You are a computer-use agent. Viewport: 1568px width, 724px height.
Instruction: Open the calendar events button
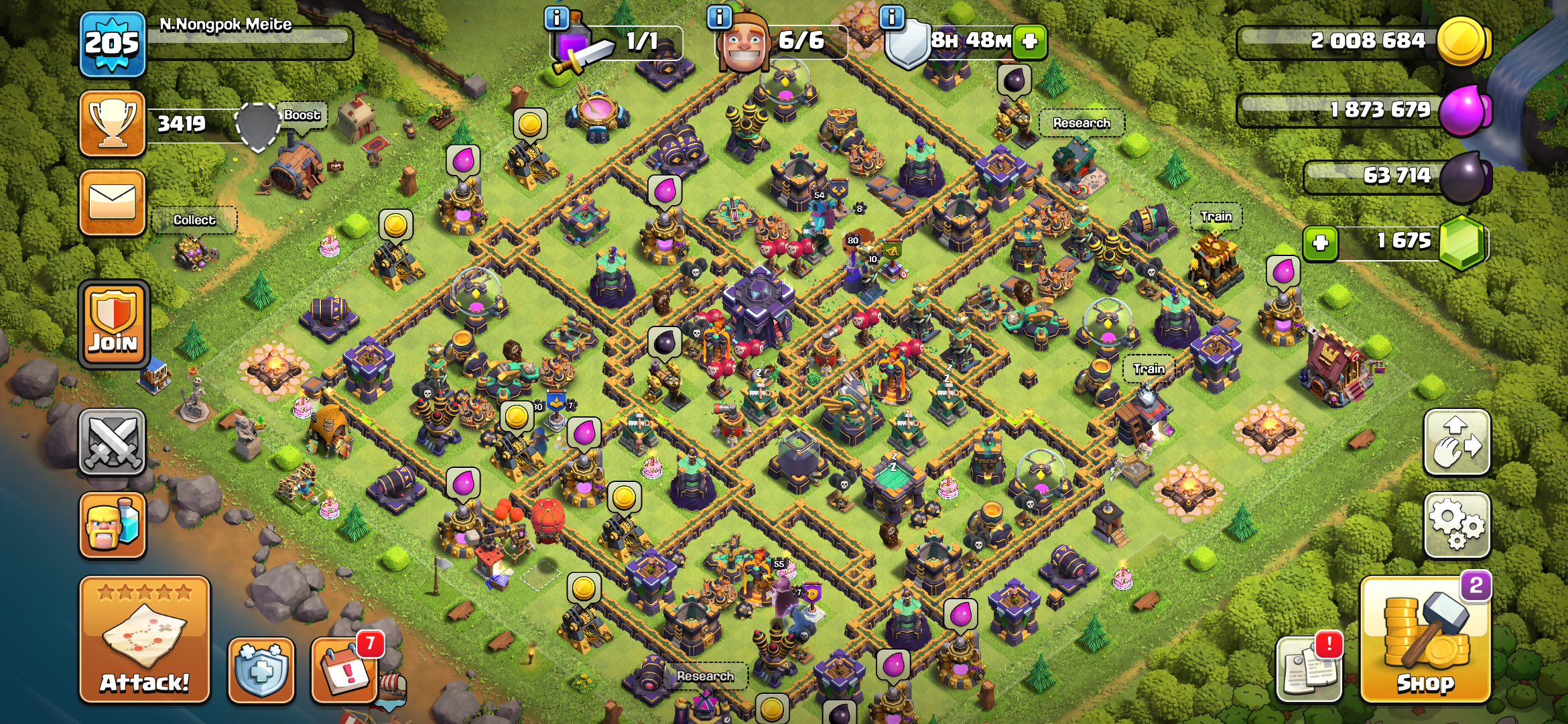coord(344,670)
